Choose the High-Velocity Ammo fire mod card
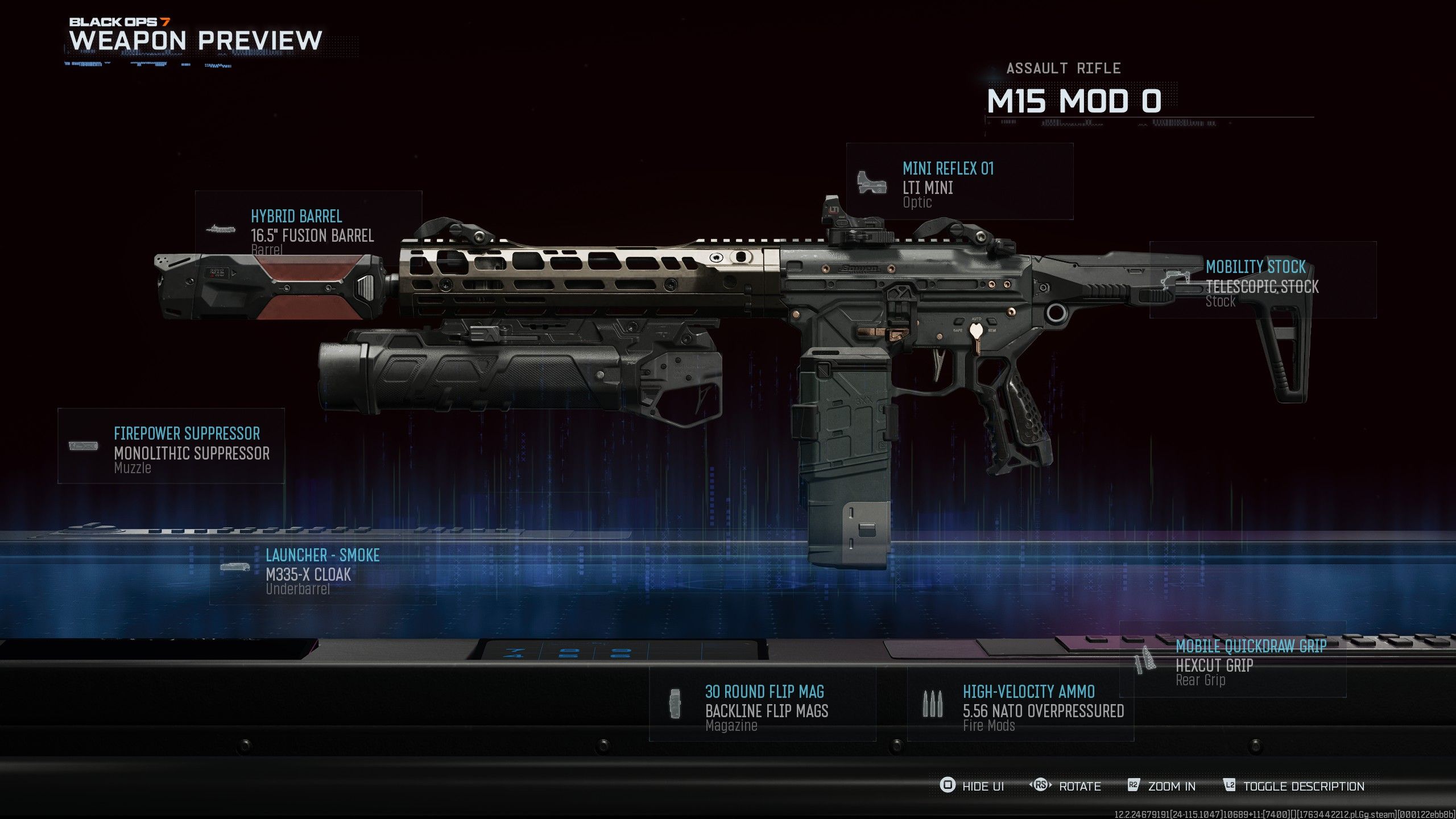The image size is (1456, 819). pyautogui.click(x=1020, y=704)
